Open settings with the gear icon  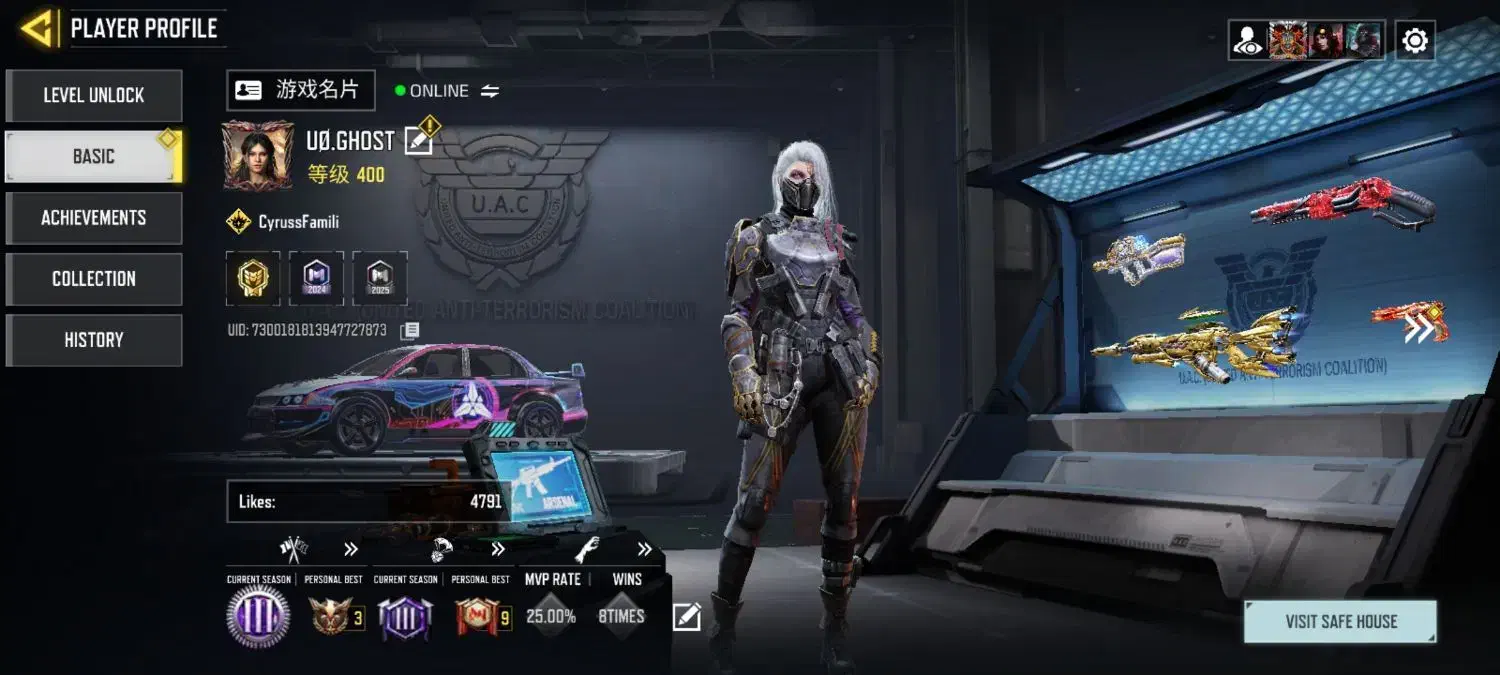pyautogui.click(x=1415, y=41)
